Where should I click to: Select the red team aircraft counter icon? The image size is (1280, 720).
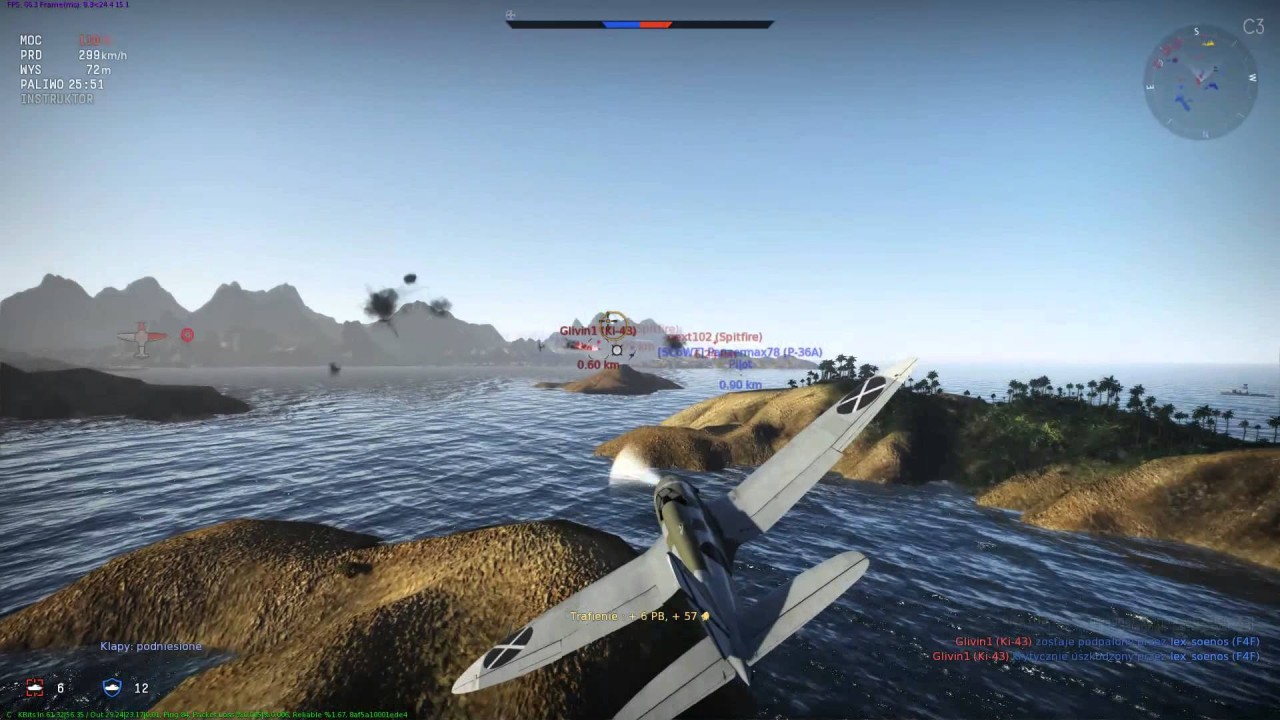pos(35,687)
